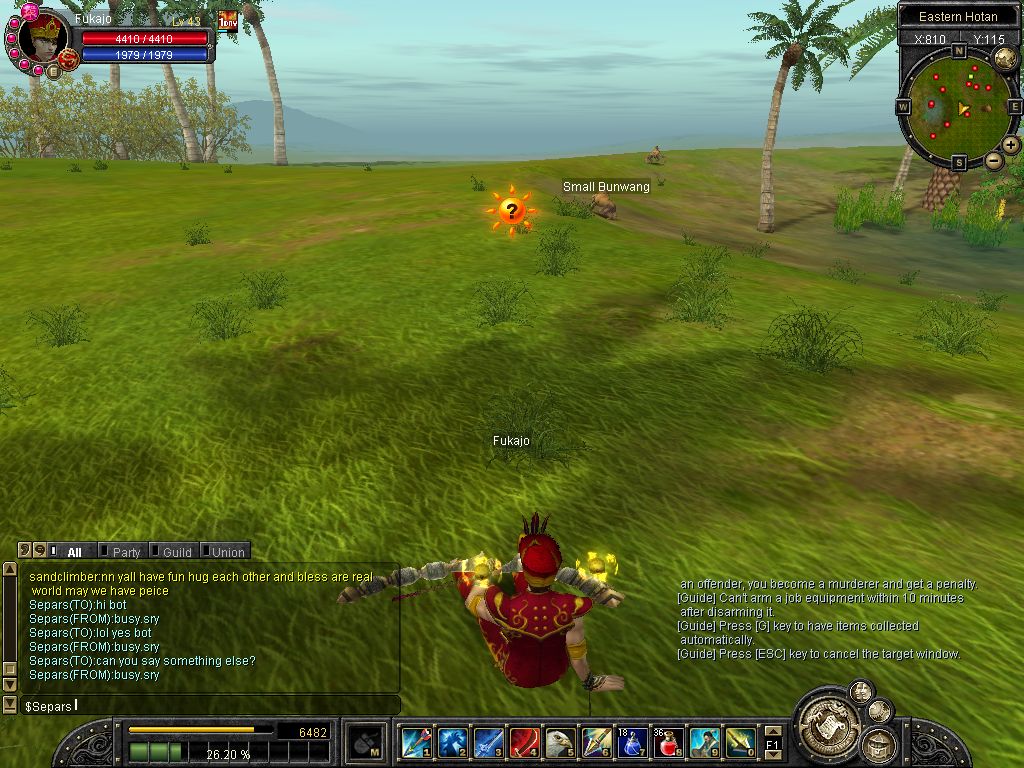Select the Guild chat tab
Screen dimensions: 1024x768
pos(176,552)
